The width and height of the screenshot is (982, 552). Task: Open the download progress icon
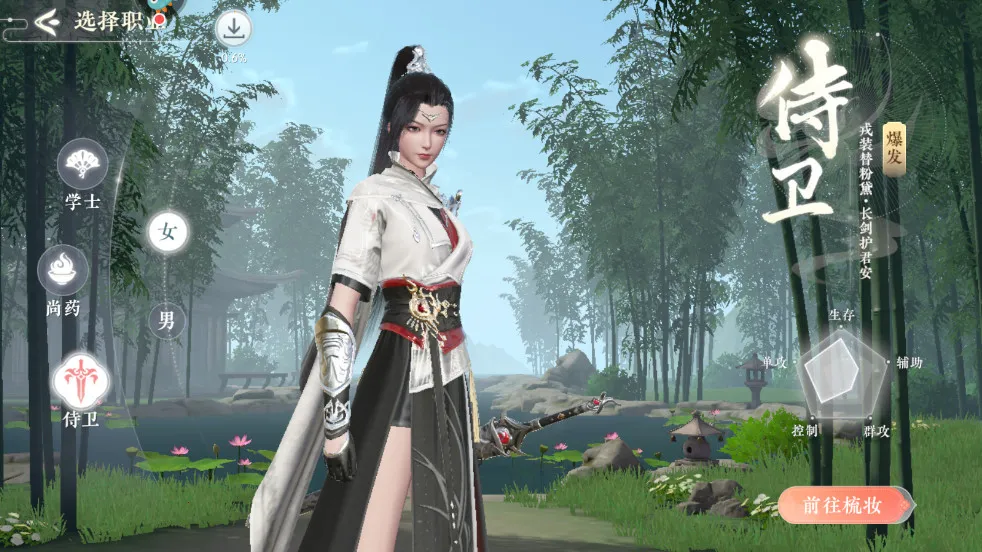232,29
